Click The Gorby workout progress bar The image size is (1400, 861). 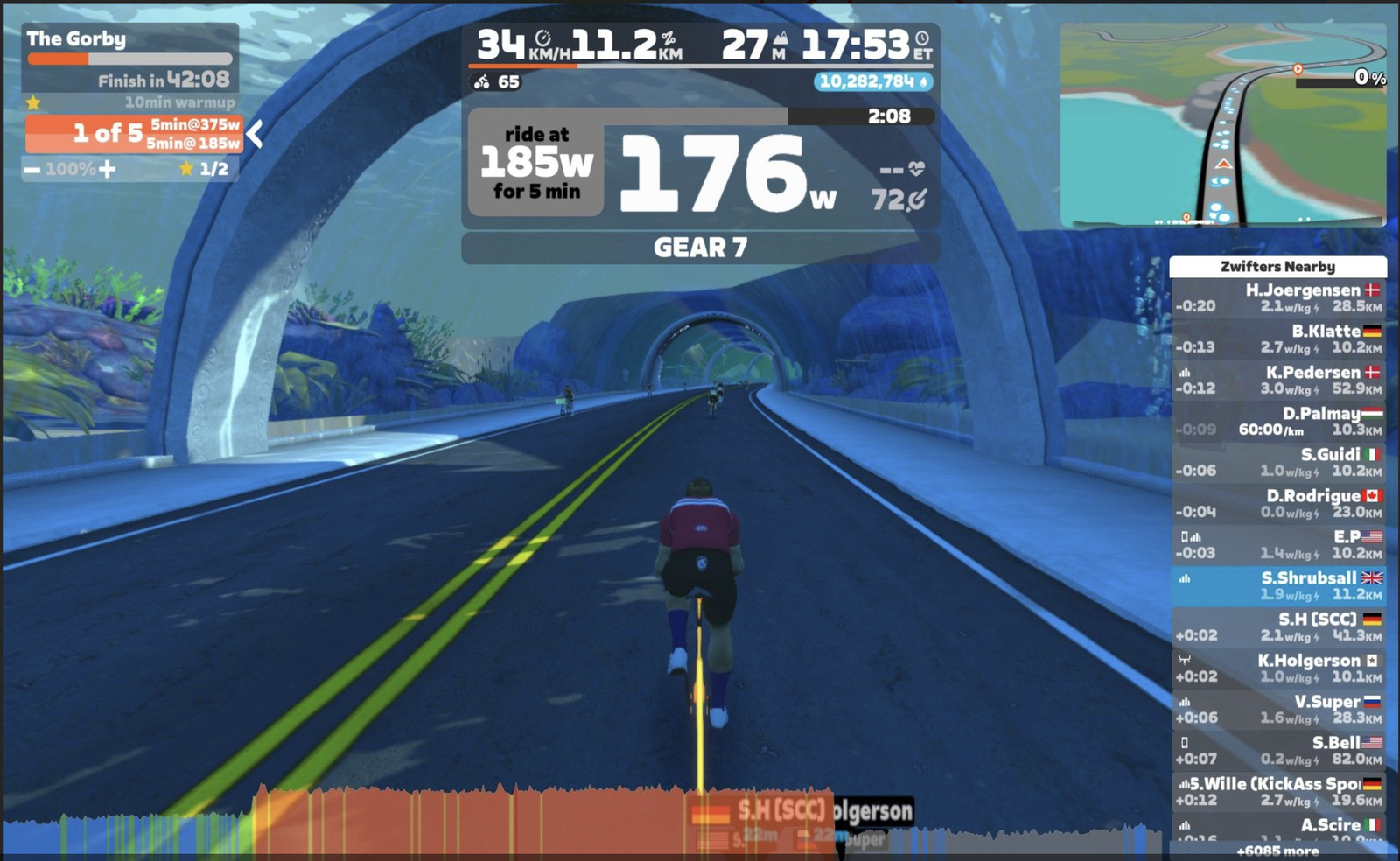point(129,58)
